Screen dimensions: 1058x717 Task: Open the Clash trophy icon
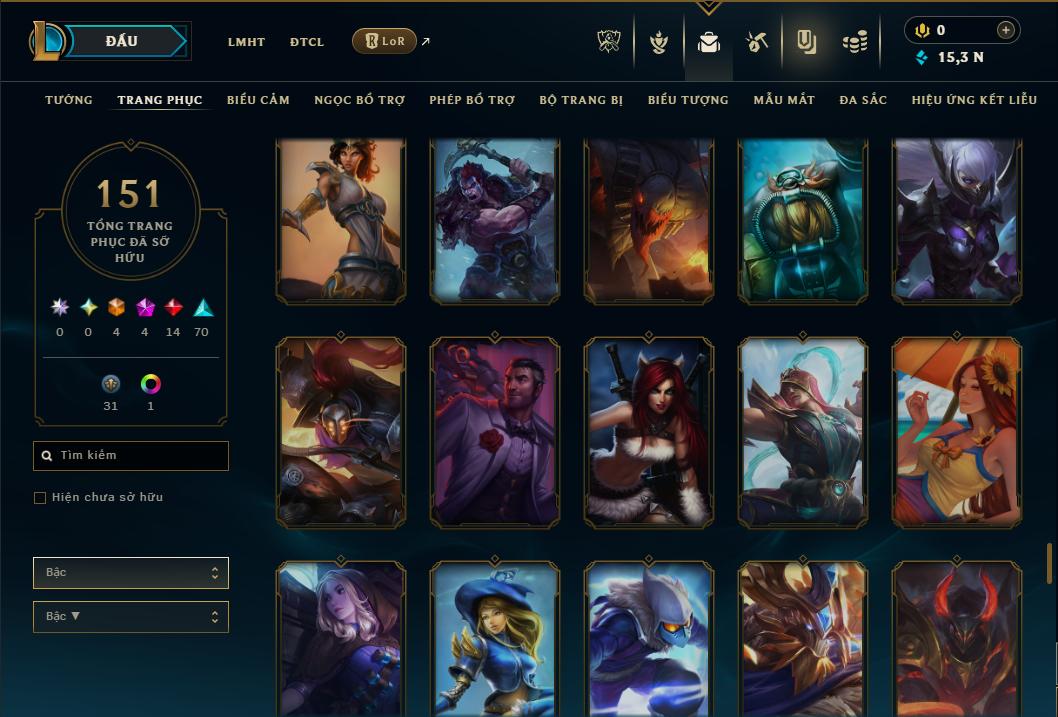tap(609, 42)
